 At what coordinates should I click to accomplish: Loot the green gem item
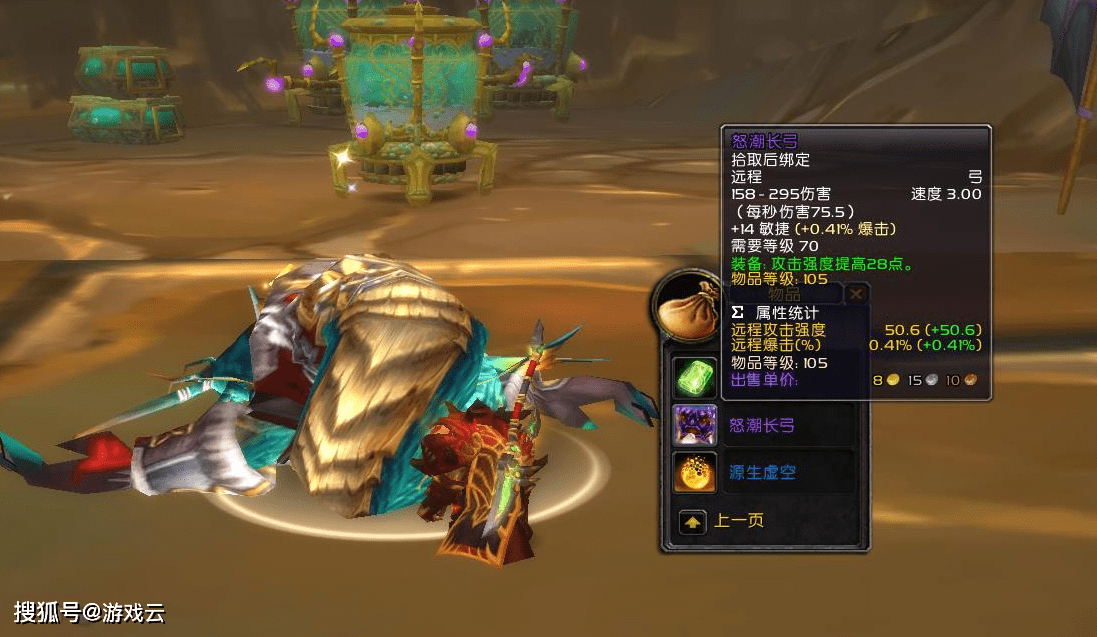694,378
